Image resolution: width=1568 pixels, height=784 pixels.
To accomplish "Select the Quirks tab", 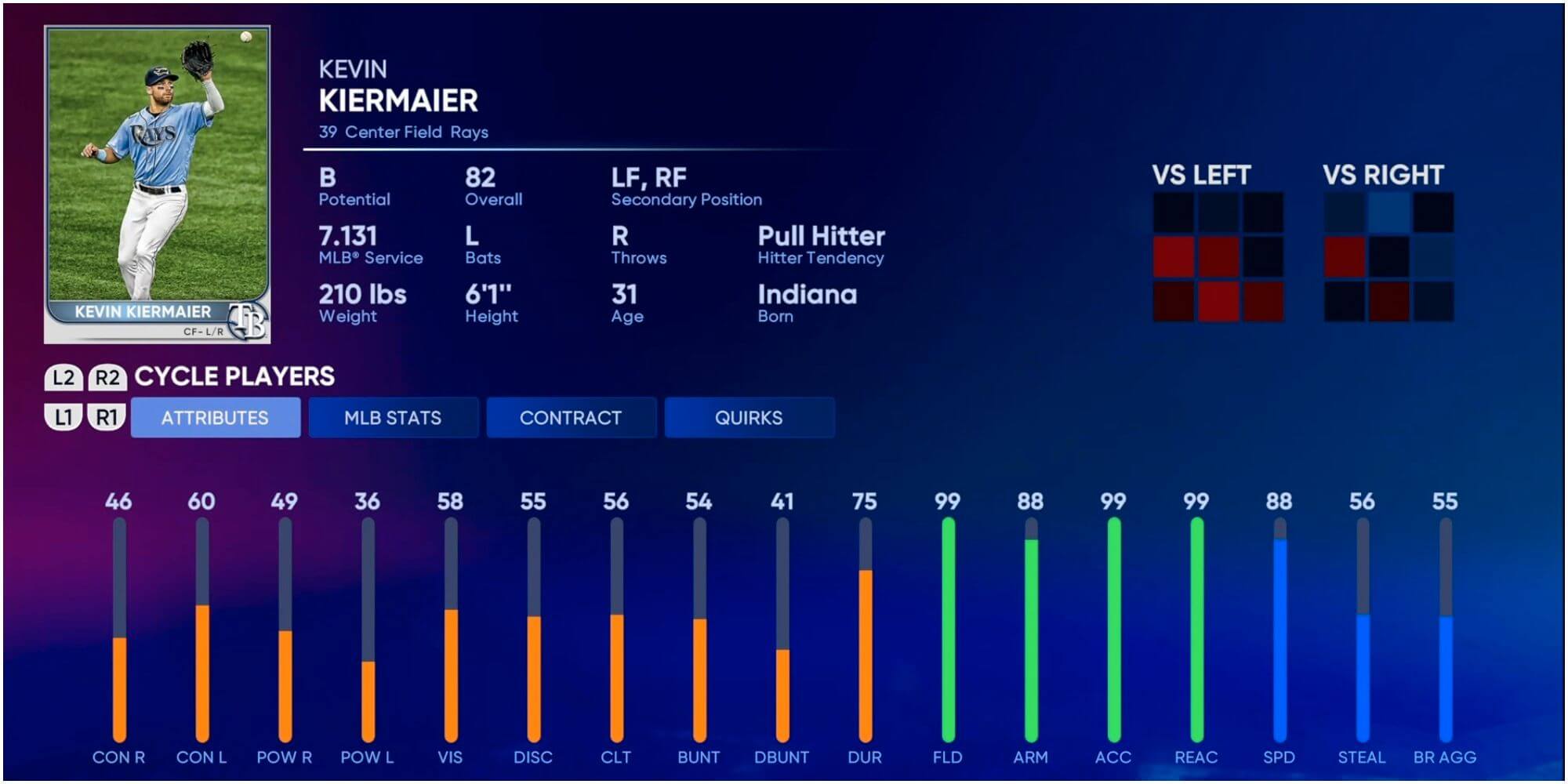I will point(749,418).
